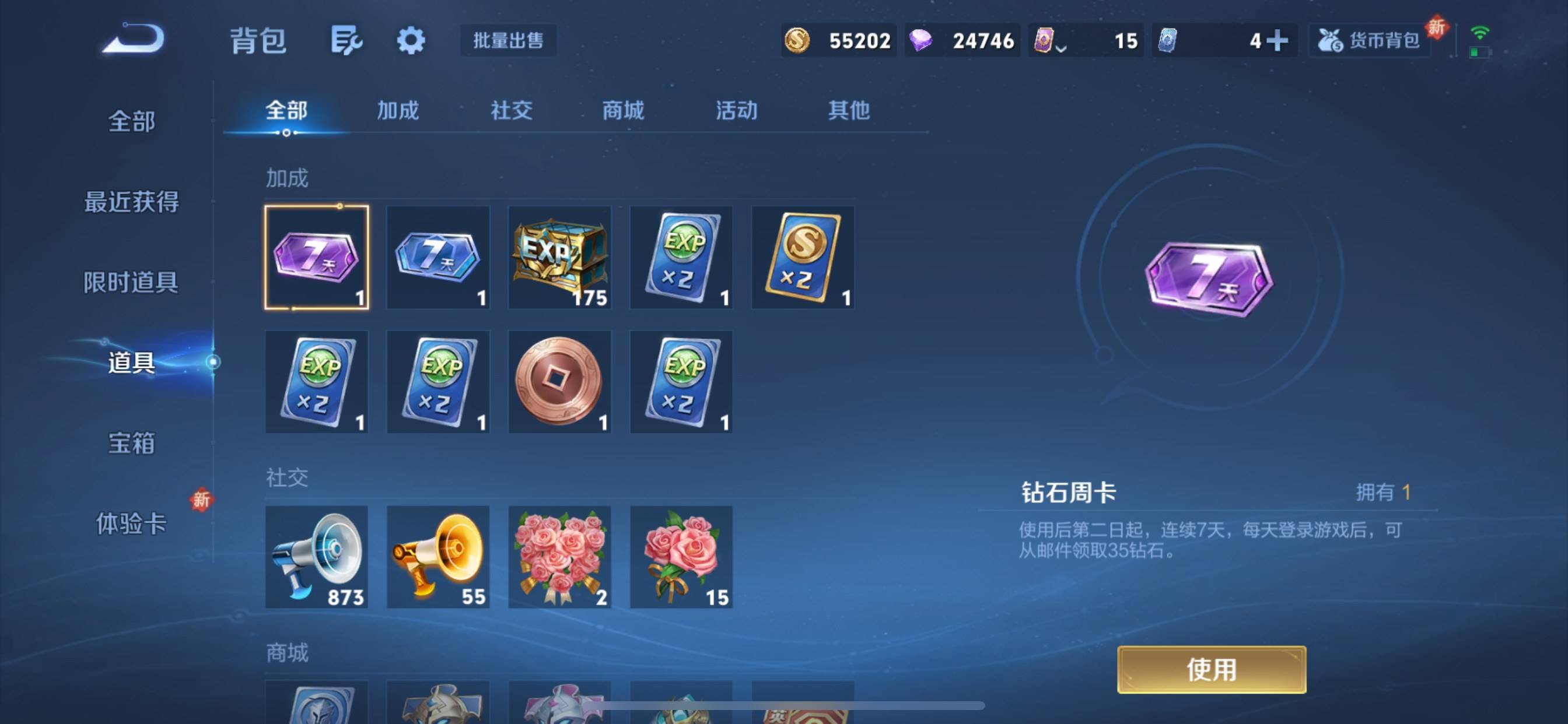Image resolution: width=1568 pixels, height=724 pixels.
Task: Switch to the 社交 tab
Action: tap(510, 111)
